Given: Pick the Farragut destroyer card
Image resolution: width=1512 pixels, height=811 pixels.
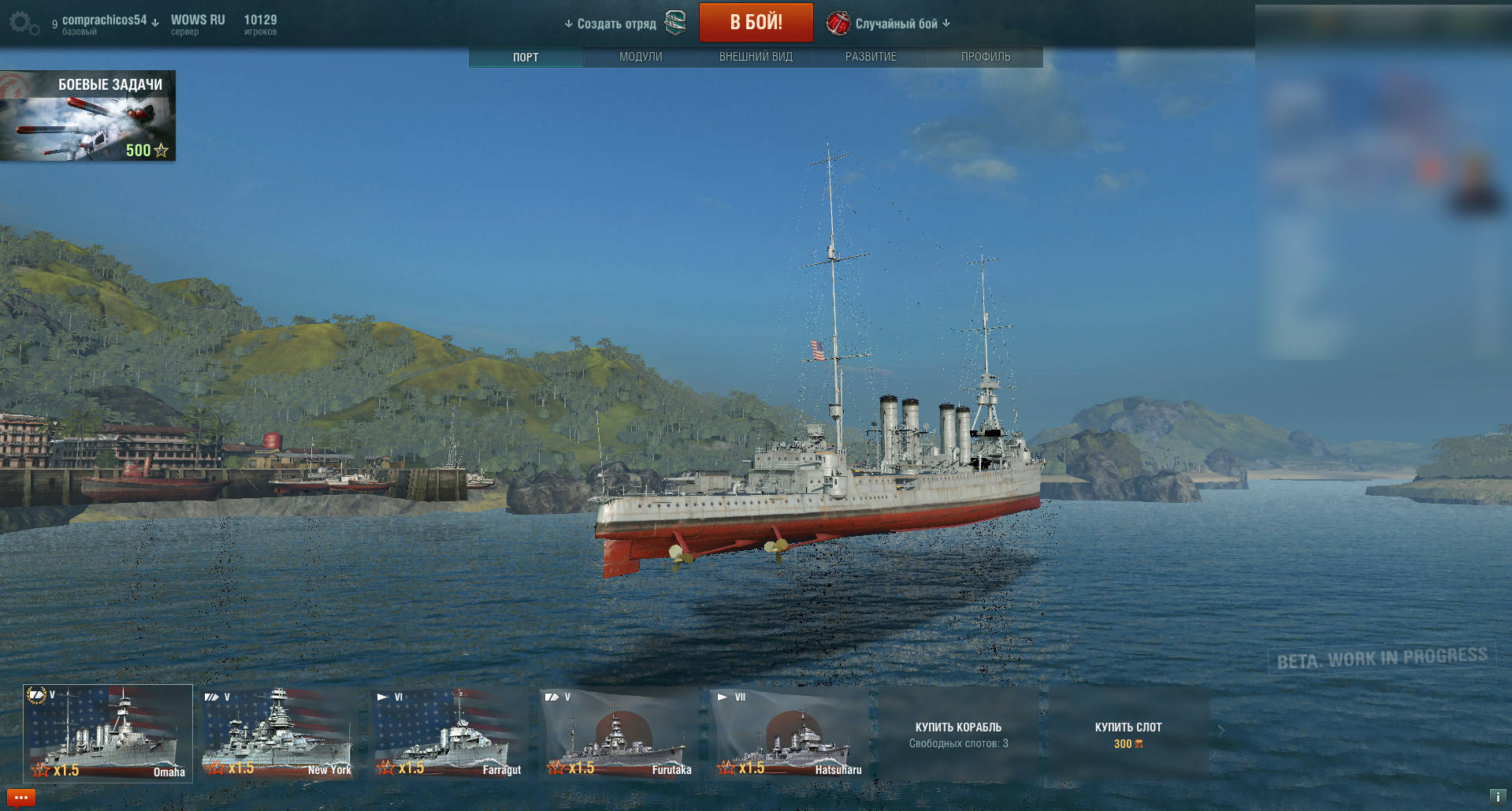Looking at the screenshot, I should pos(448,733).
